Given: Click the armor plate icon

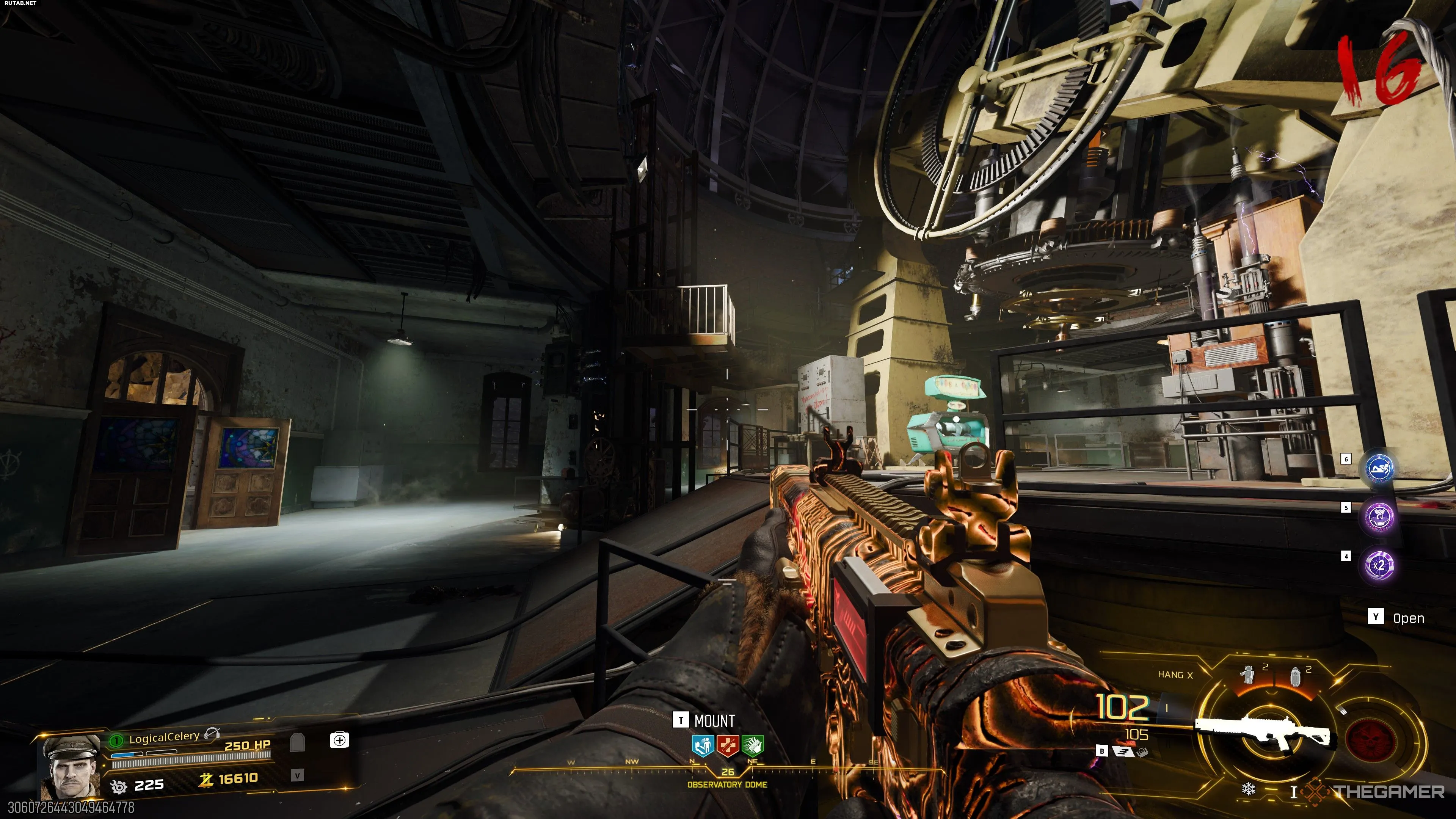Looking at the screenshot, I should [297, 742].
